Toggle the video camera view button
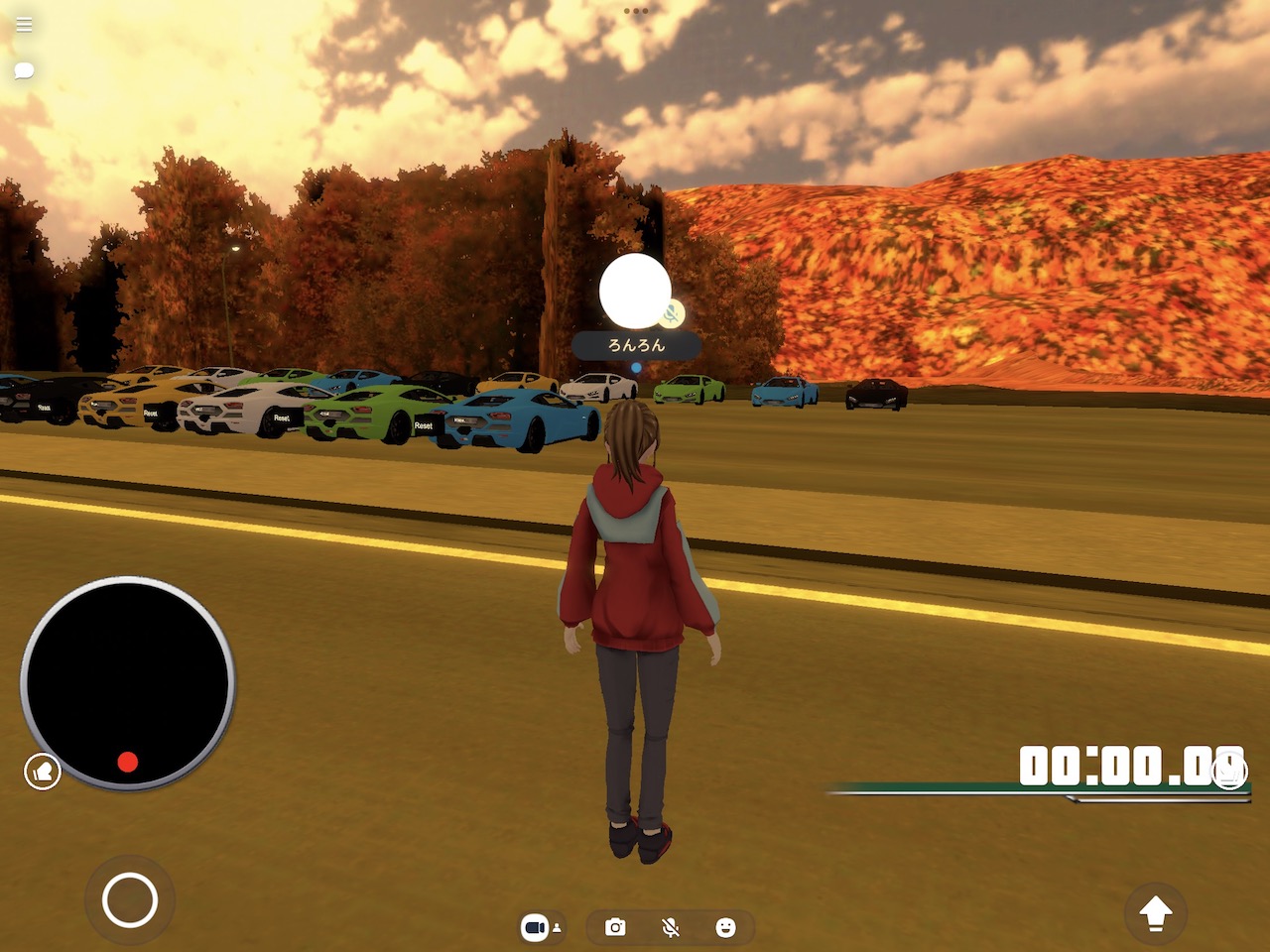This screenshot has width=1270, height=952. [541, 927]
